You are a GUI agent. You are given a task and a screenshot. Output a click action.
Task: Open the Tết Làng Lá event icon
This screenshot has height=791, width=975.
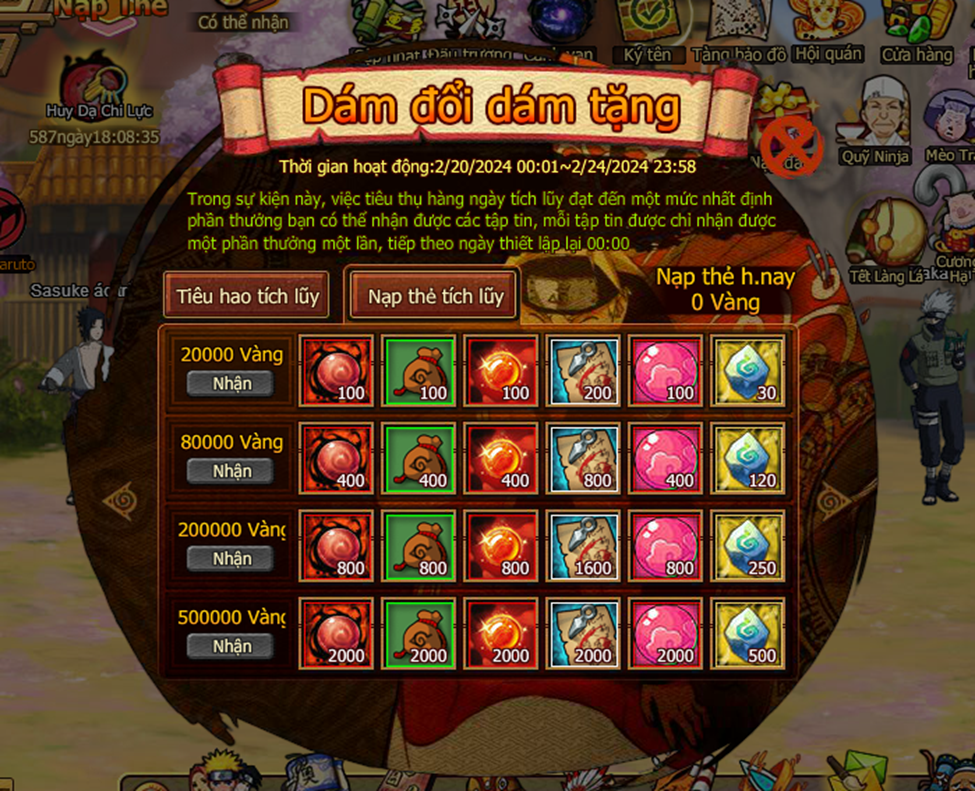(x=886, y=240)
